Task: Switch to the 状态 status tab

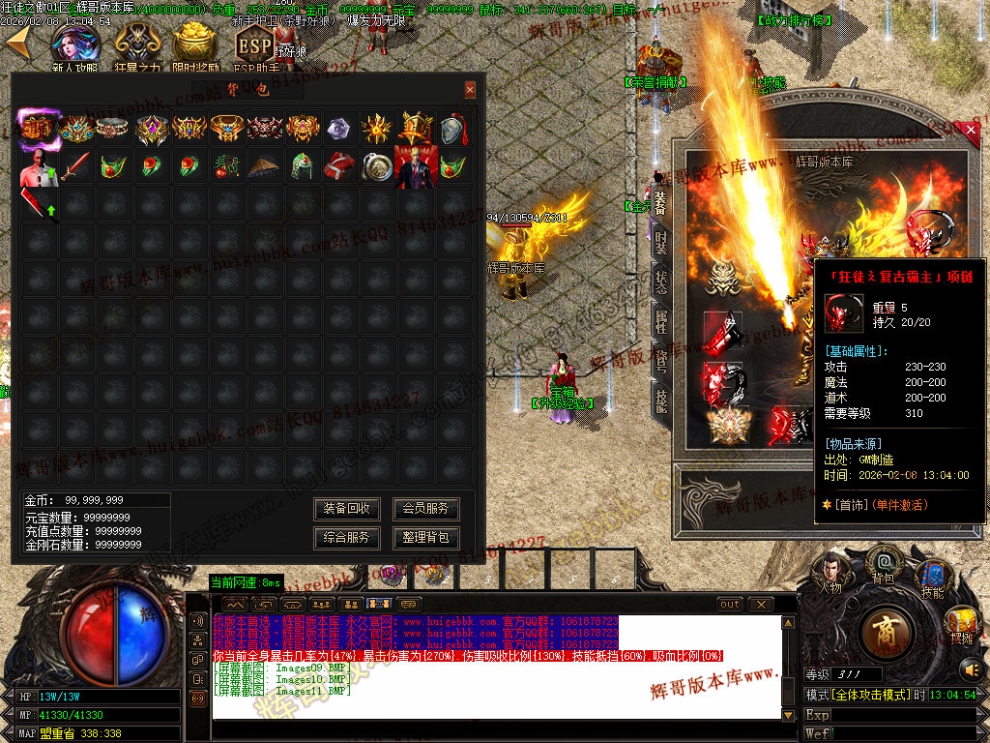Action: click(x=661, y=280)
